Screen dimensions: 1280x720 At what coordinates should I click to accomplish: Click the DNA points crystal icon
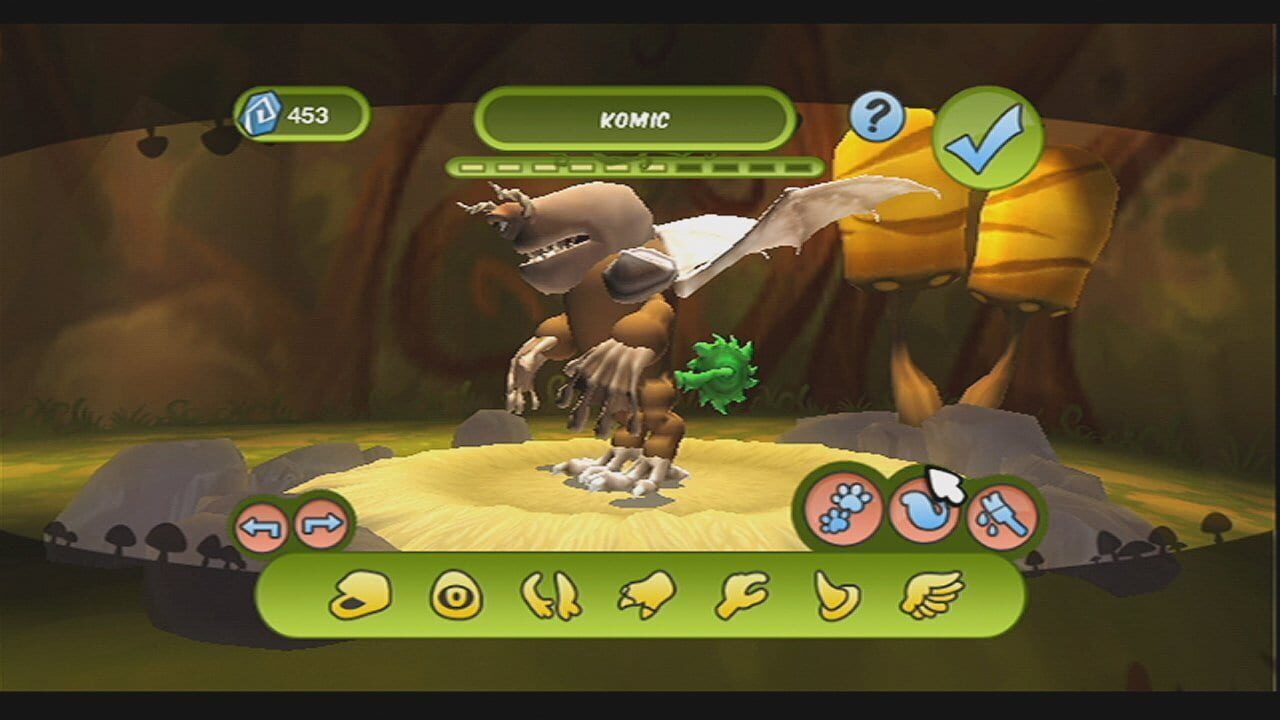262,113
